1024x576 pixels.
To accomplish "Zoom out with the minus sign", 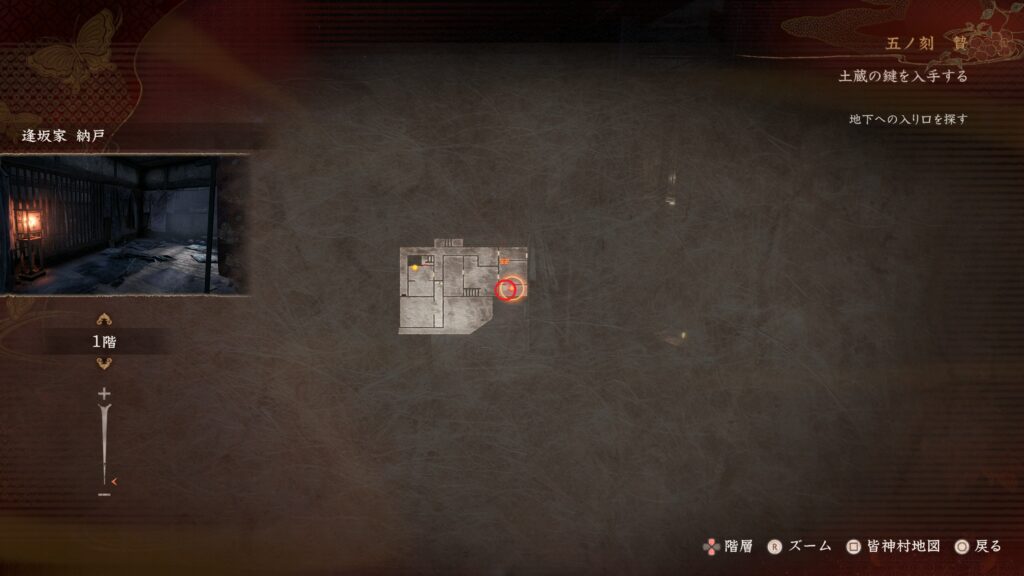I will (x=104, y=493).
